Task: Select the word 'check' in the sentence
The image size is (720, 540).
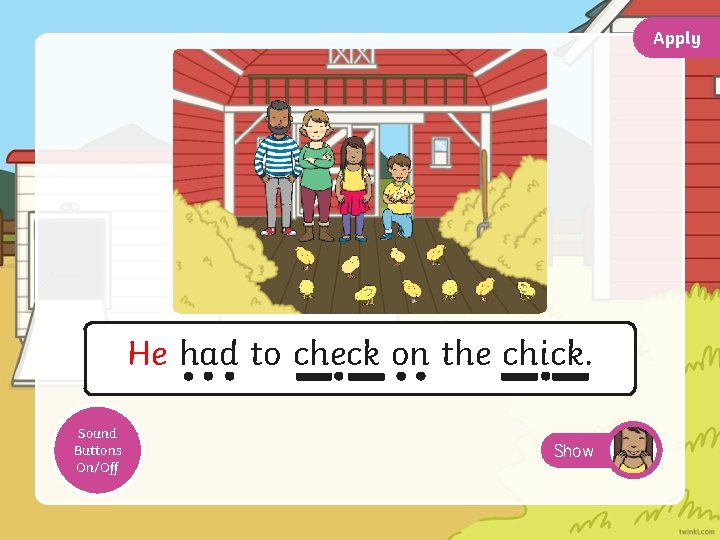Action: 337,354
